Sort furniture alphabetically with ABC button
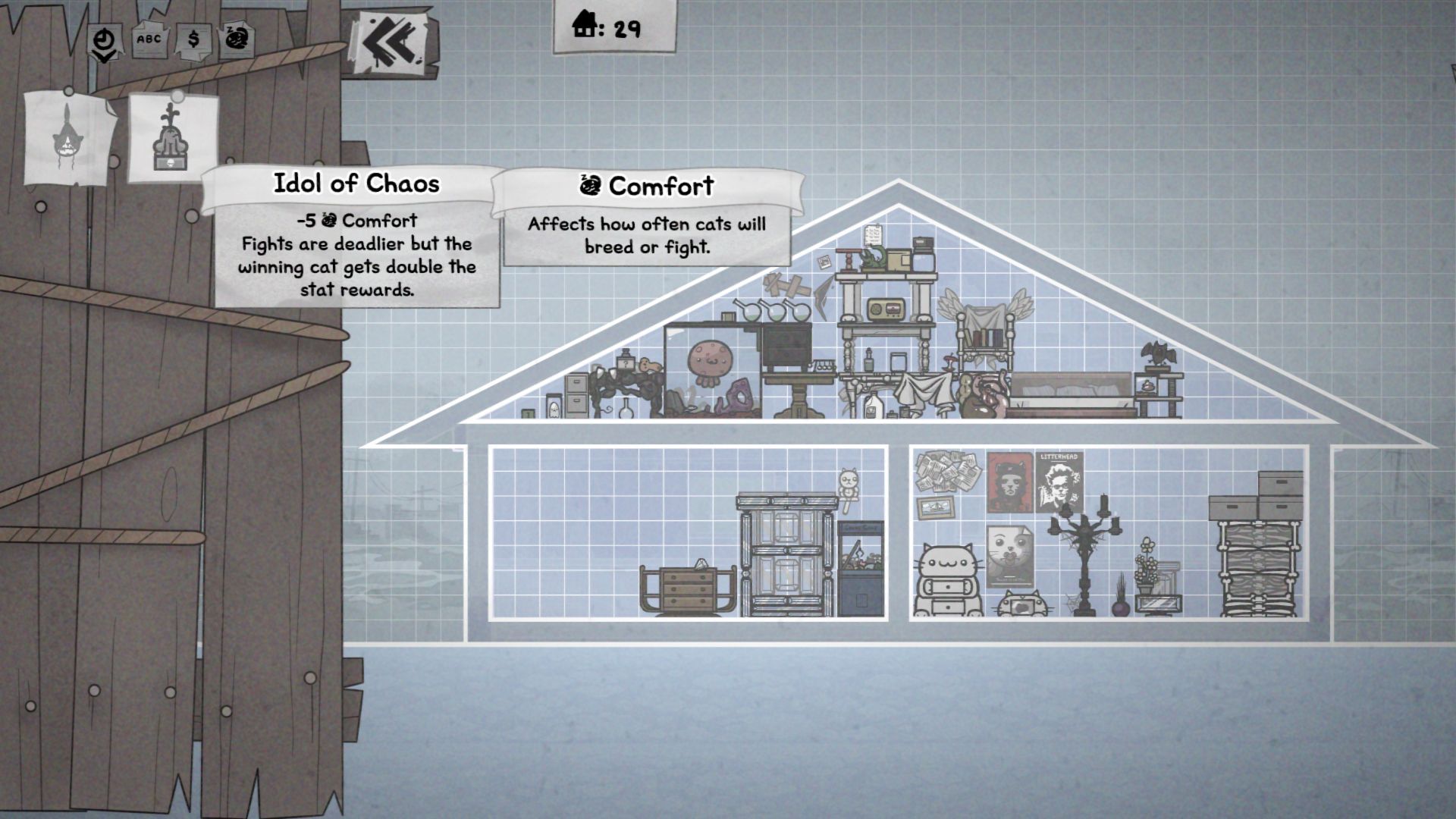The height and width of the screenshot is (819, 1456). [149, 39]
